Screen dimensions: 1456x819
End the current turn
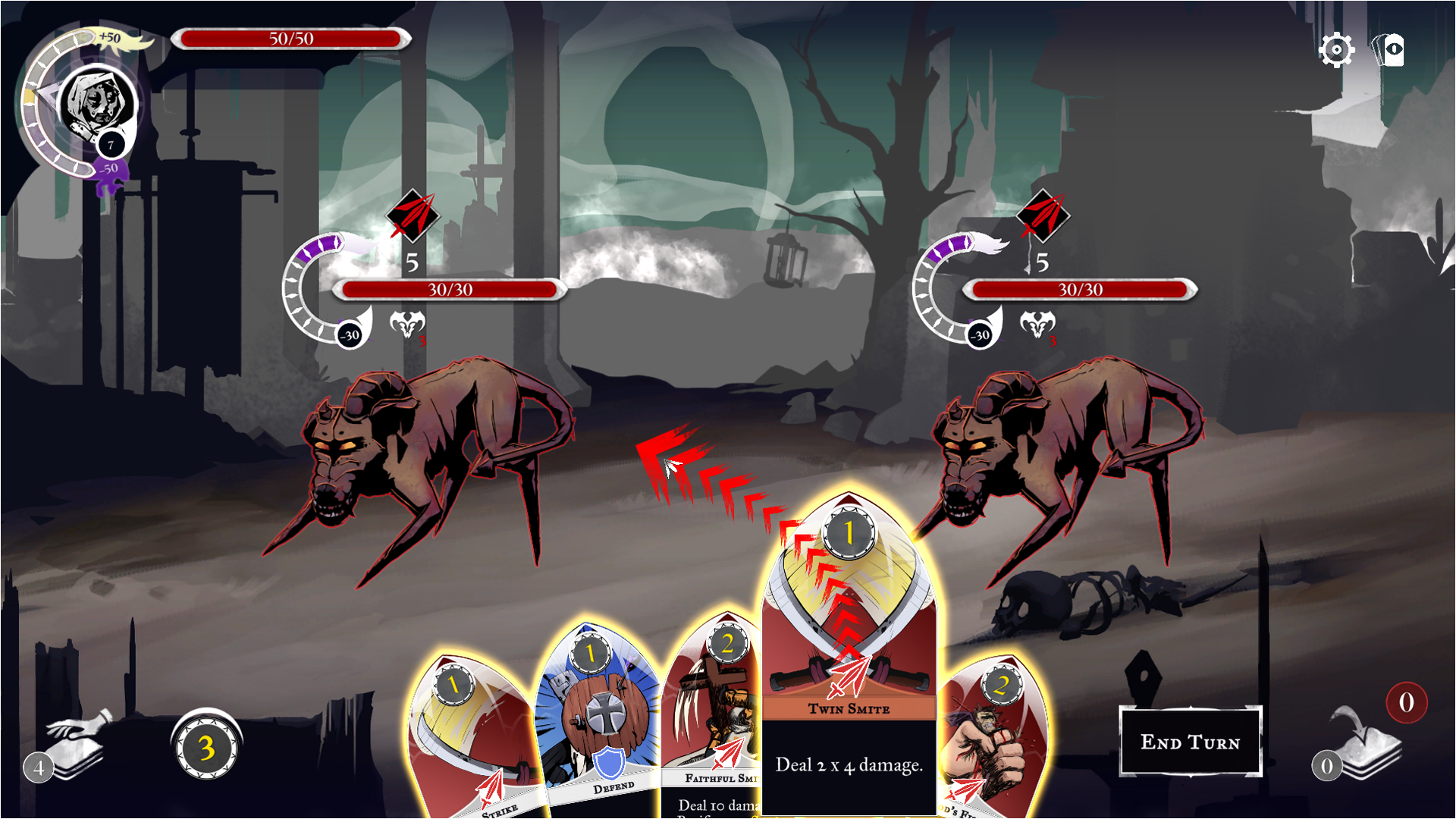(1190, 742)
